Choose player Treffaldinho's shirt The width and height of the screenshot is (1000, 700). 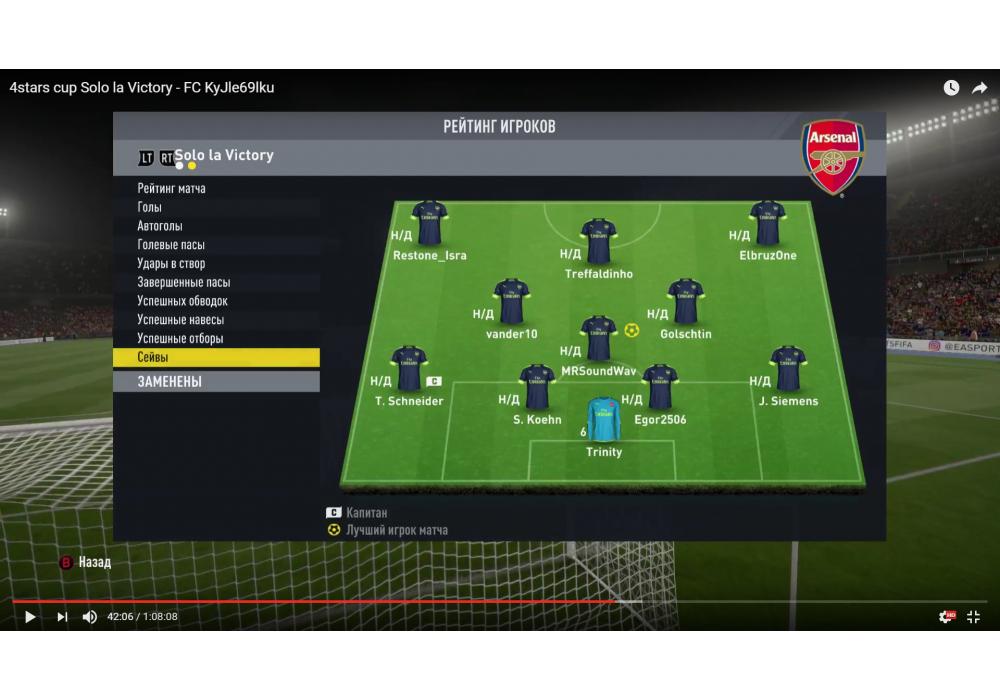[x=598, y=242]
